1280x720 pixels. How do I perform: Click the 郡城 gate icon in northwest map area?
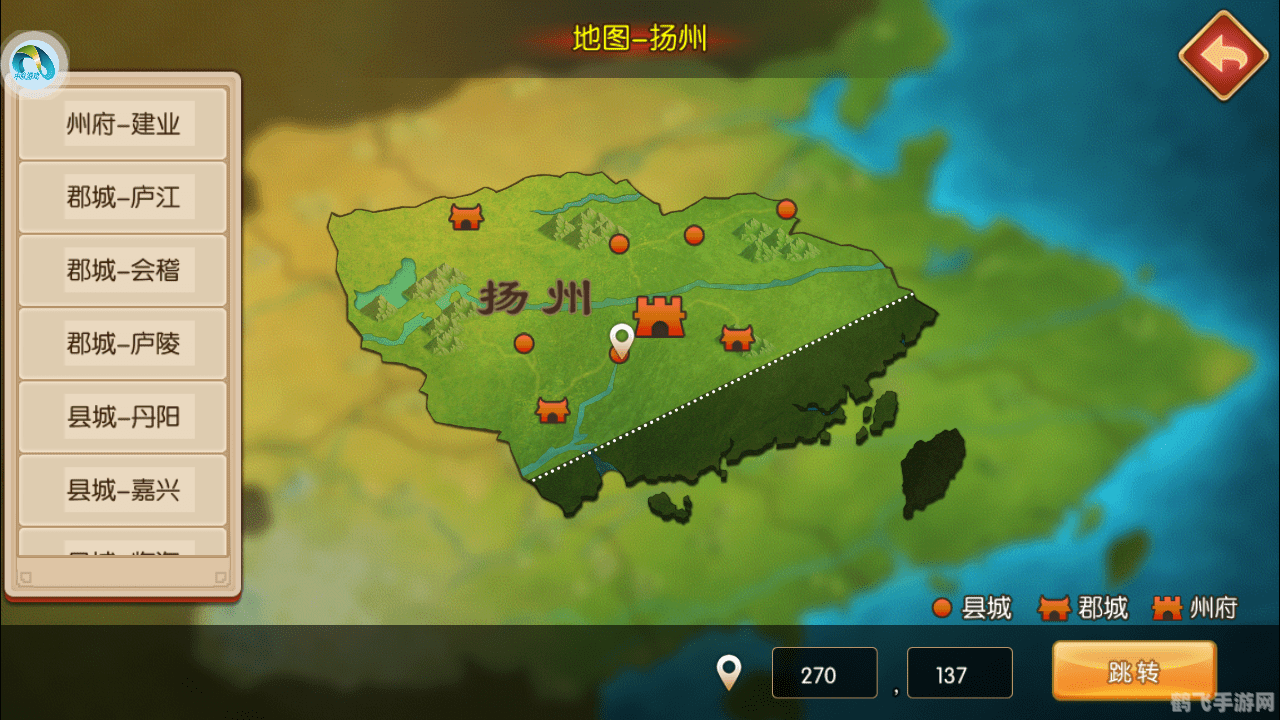click(x=464, y=216)
